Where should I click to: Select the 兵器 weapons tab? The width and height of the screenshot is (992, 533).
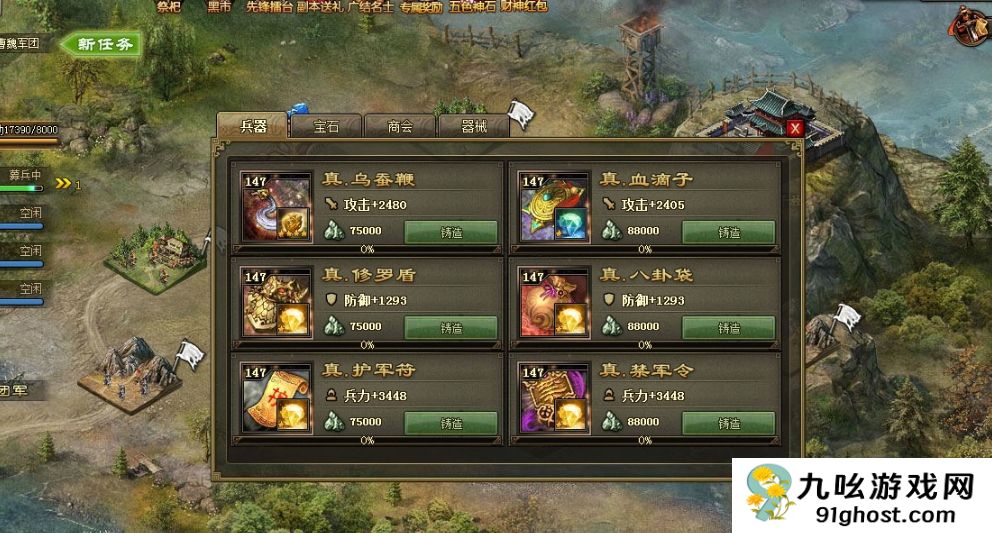click(253, 126)
